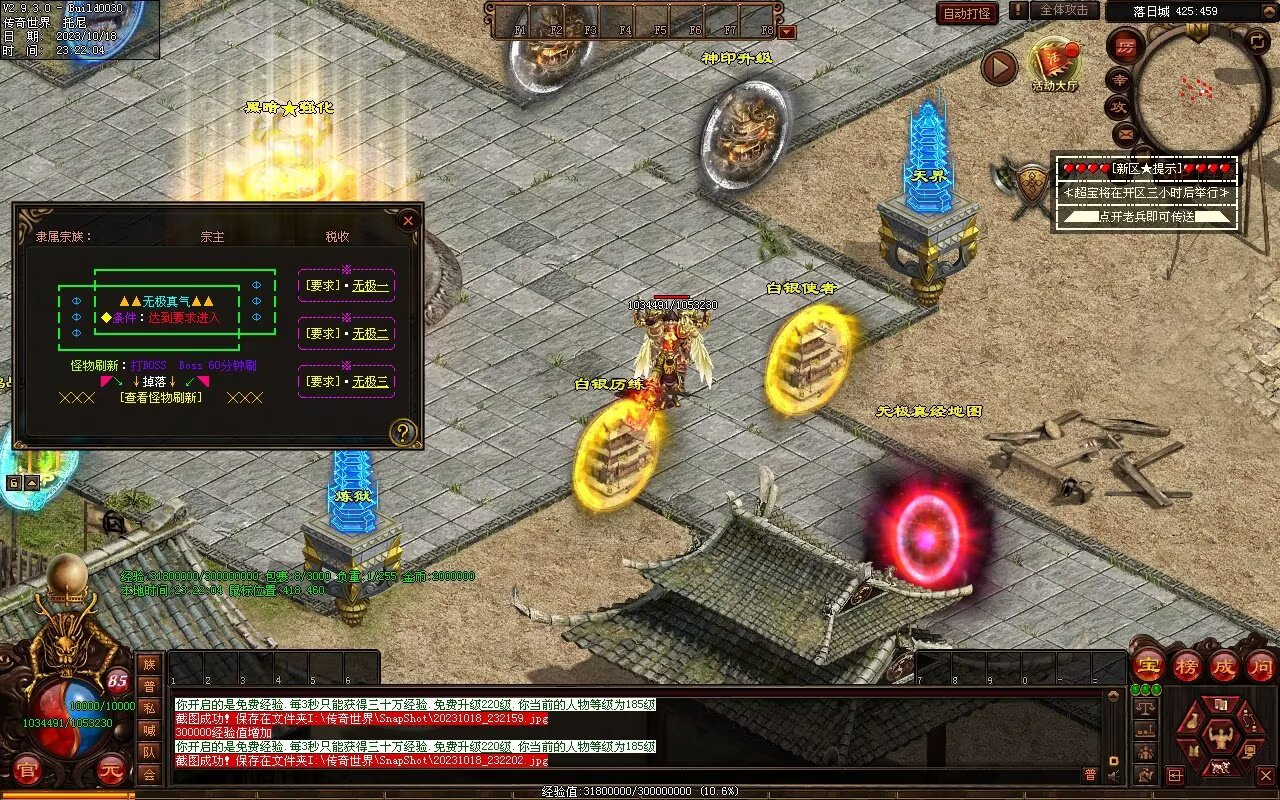
Task: Click the 历 calendar button beside minimap
Action: (1126, 47)
